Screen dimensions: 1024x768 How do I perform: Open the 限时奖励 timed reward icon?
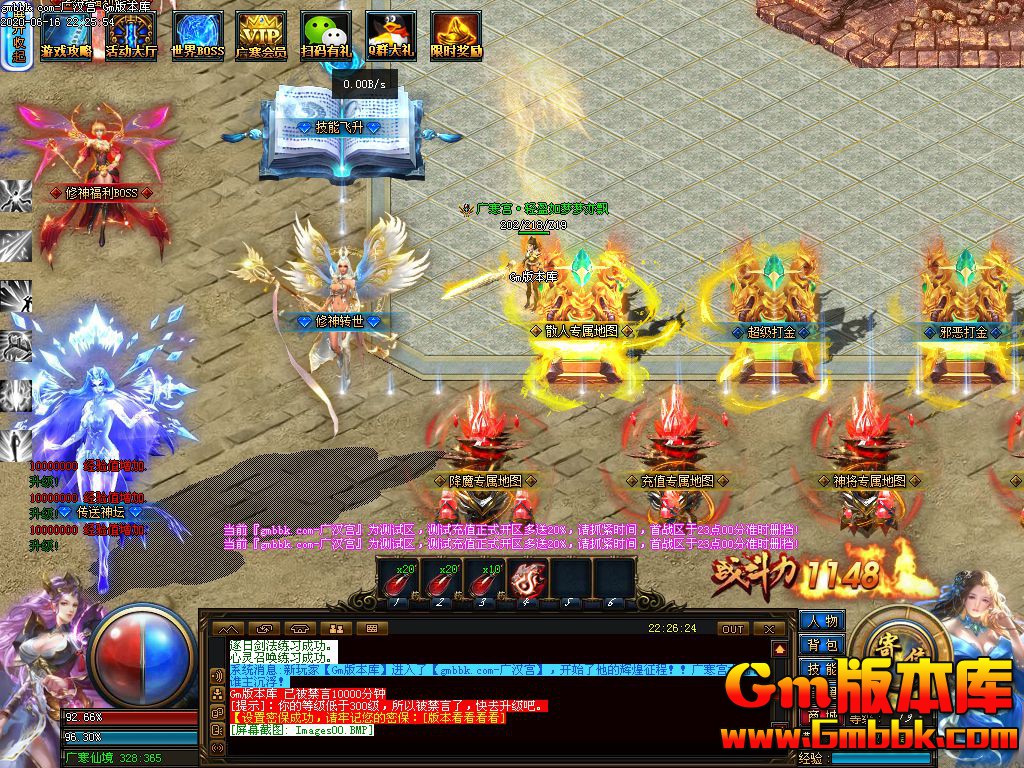456,36
